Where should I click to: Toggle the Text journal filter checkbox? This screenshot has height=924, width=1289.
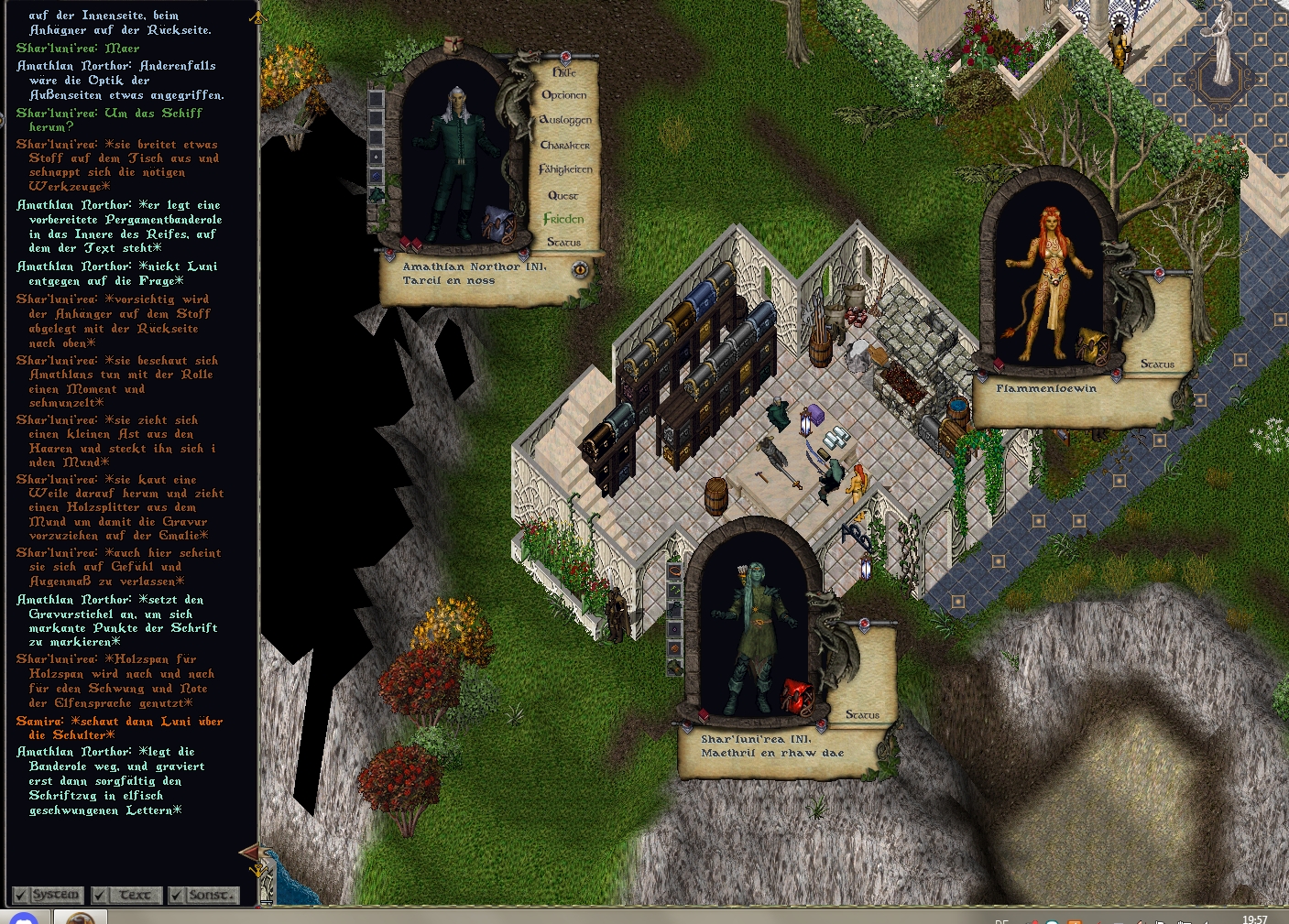[100, 895]
